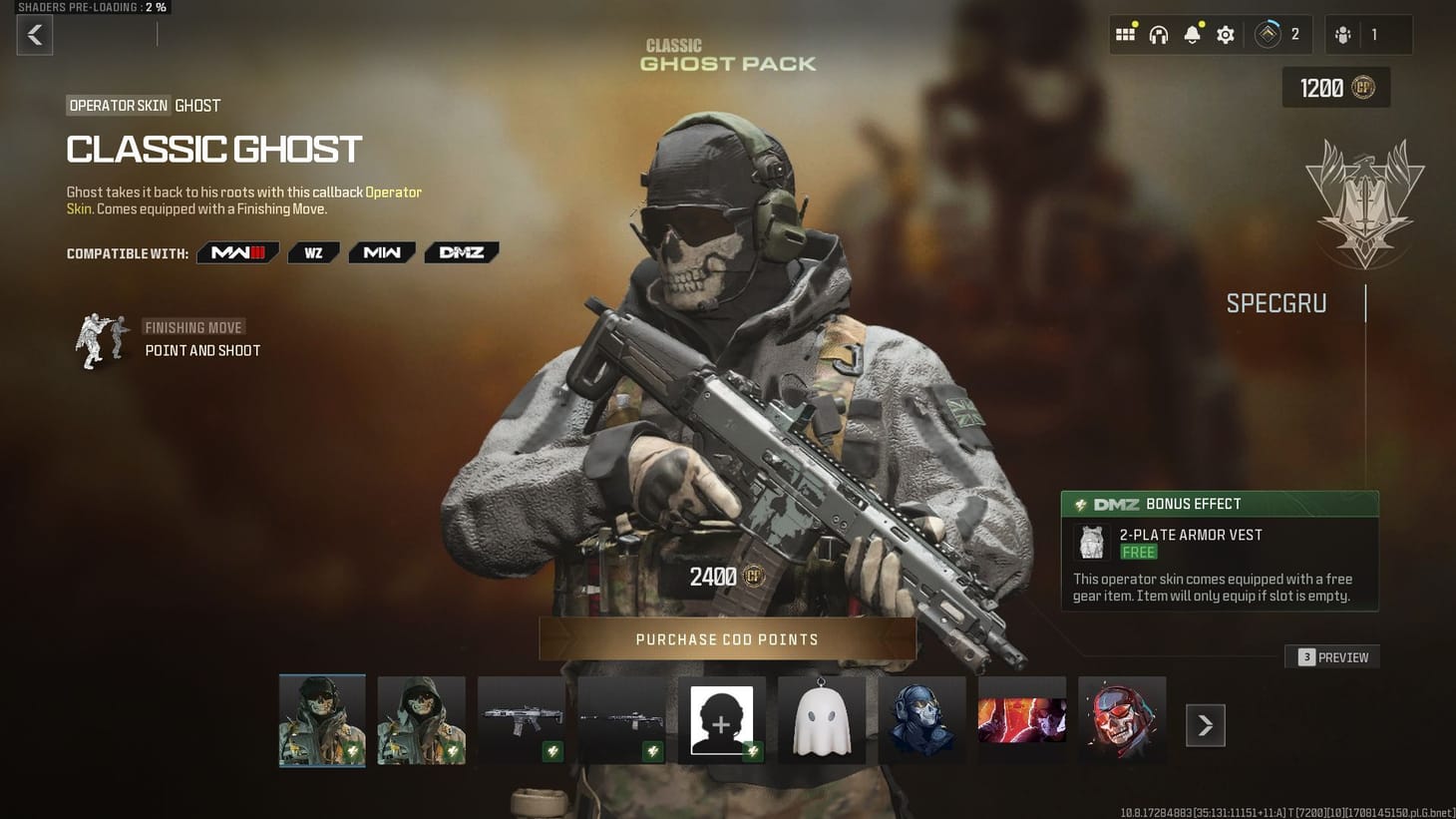Switch to the MW compatibility tab
The height and width of the screenshot is (819, 1456).
tap(381, 252)
